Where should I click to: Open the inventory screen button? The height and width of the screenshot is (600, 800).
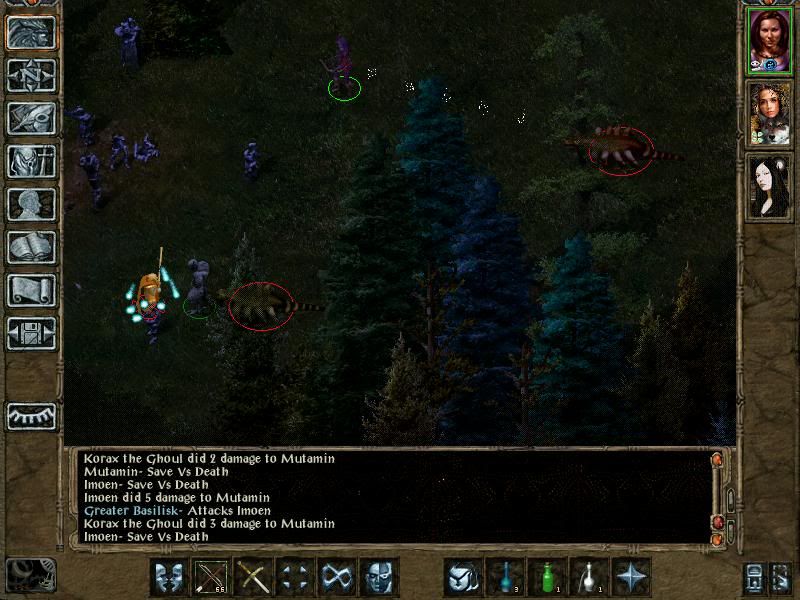[31, 162]
